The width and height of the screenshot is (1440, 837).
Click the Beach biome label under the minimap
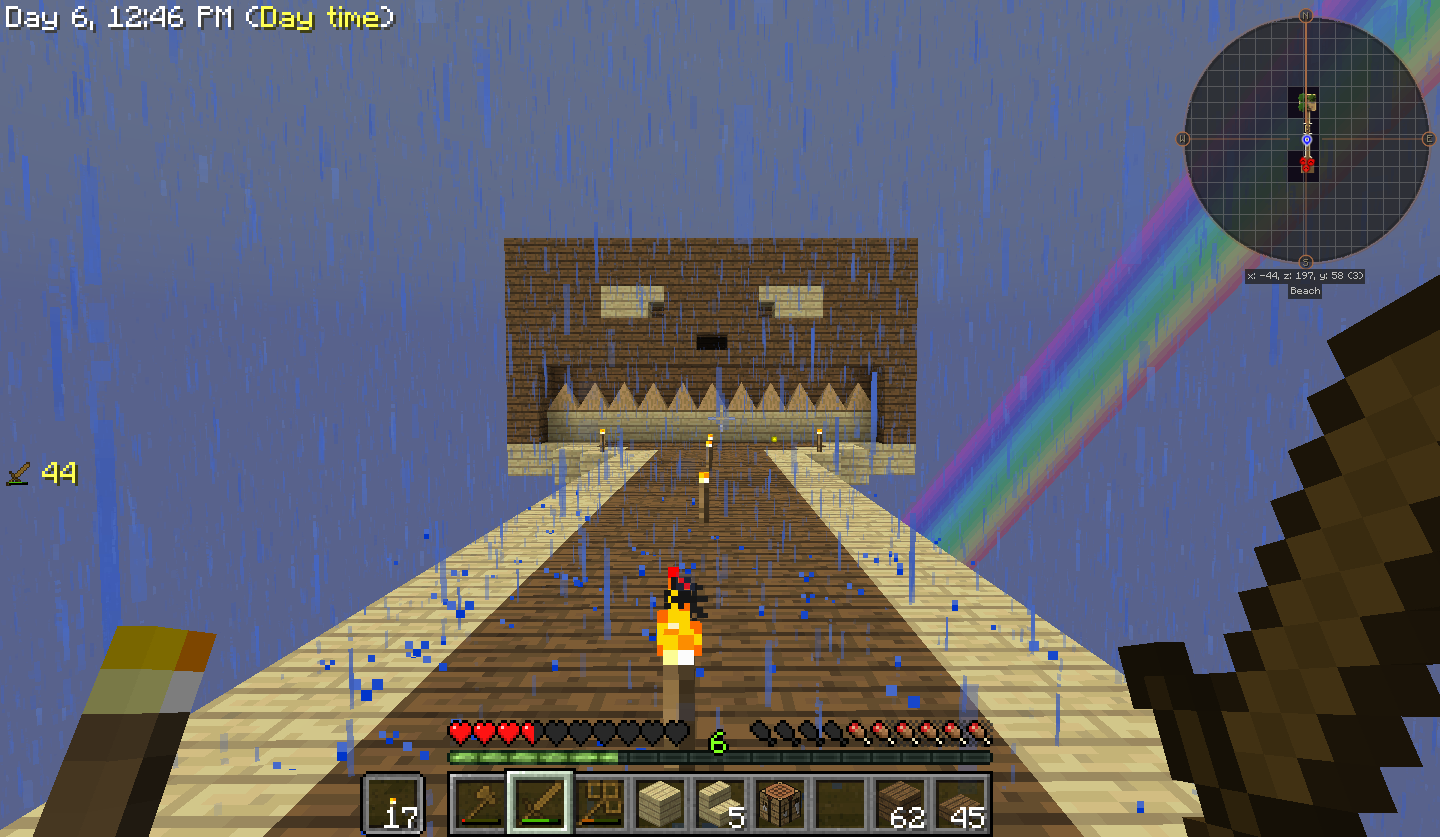click(x=1303, y=291)
